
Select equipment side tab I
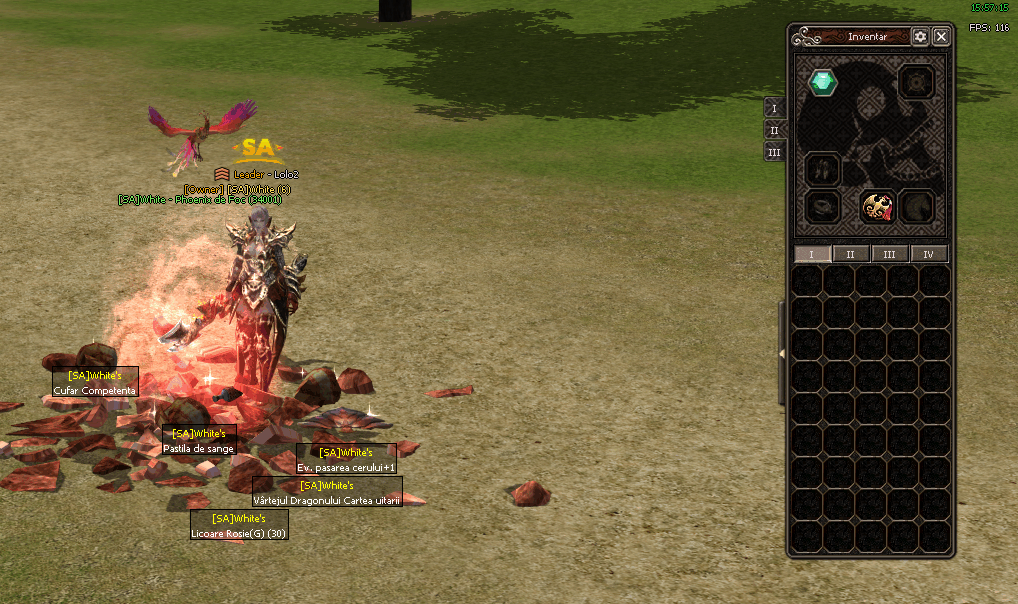[774, 108]
